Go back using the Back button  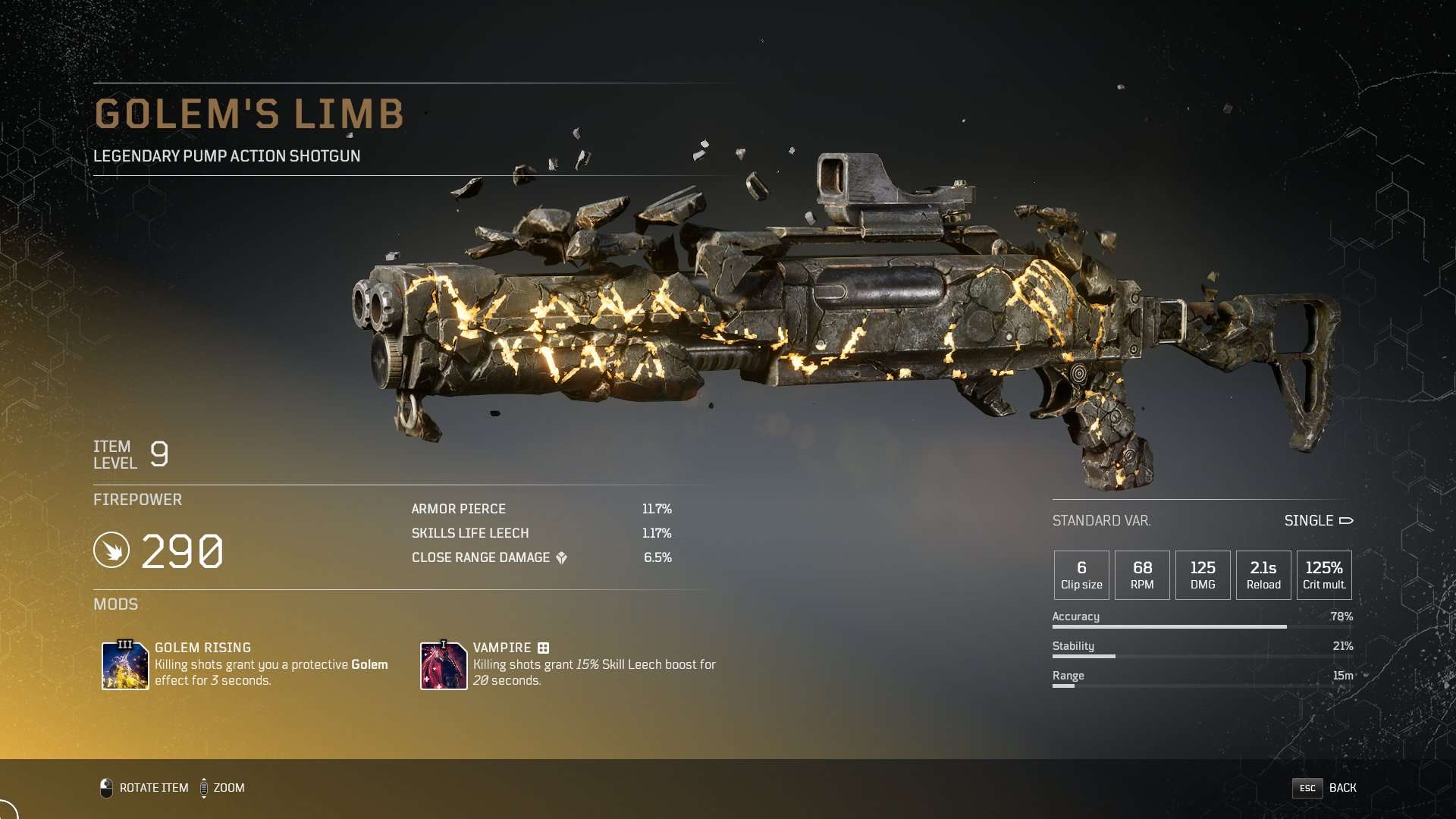[1325, 788]
